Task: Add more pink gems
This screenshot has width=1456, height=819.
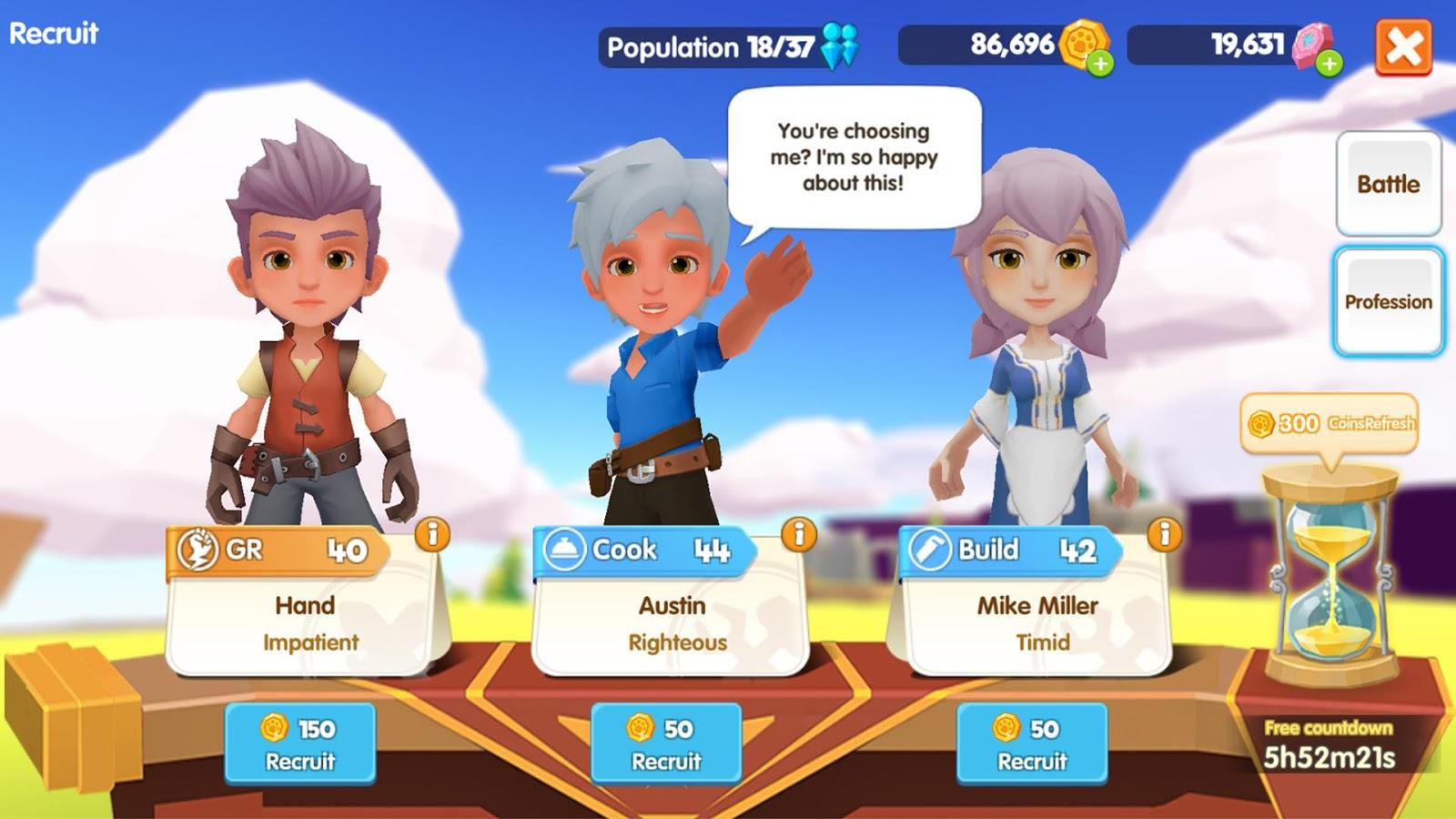Action: click(1330, 64)
